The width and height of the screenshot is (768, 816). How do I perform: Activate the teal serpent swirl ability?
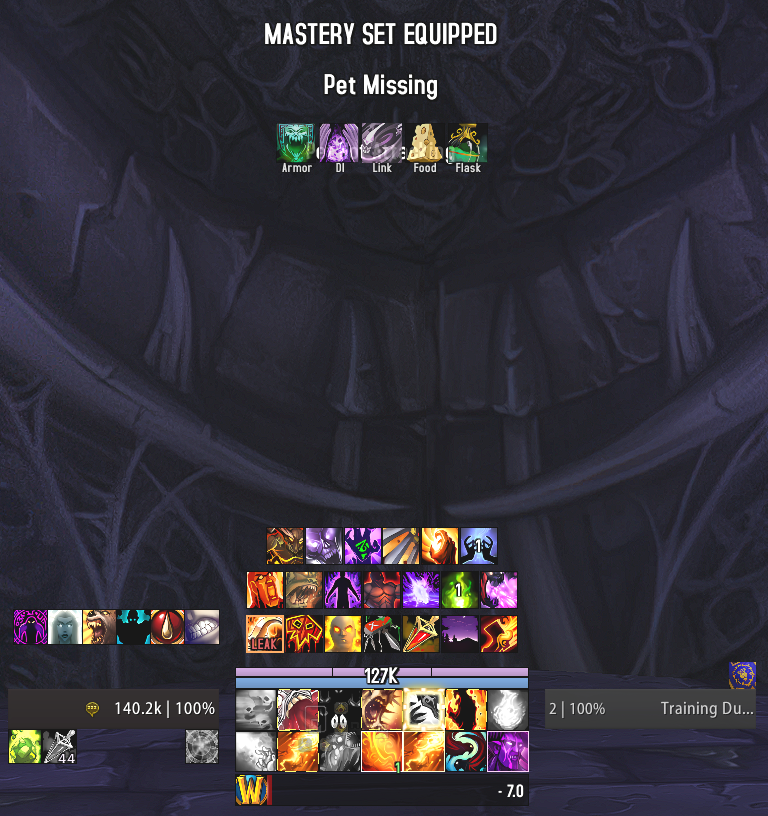click(x=466, y=751)
